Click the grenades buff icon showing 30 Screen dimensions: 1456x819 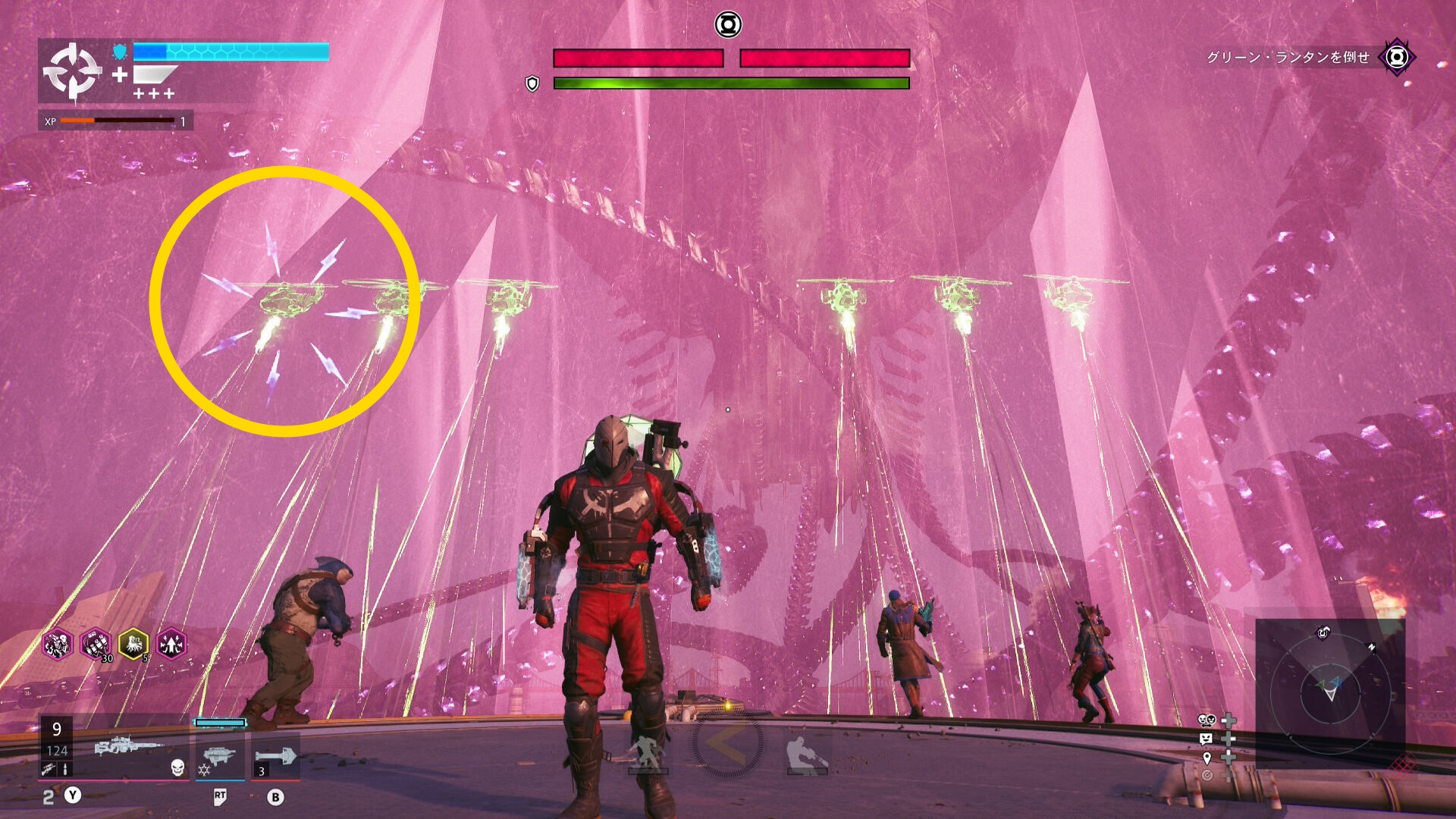(x=96, y=645)
